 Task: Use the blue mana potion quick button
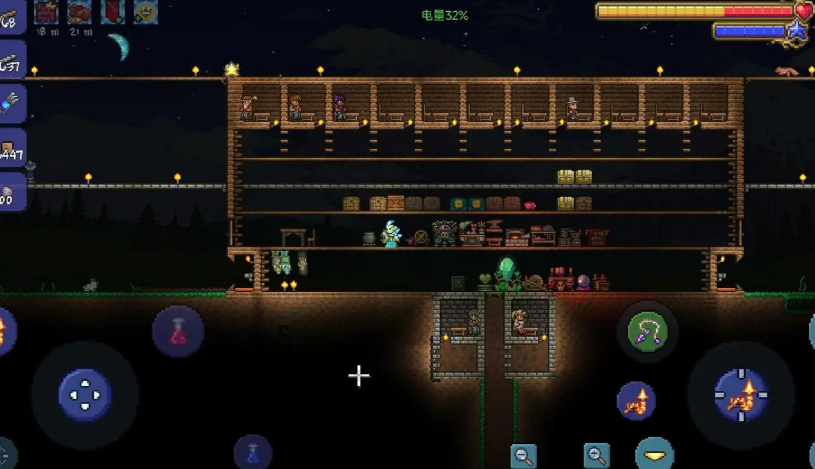click(x=253, y=452)
